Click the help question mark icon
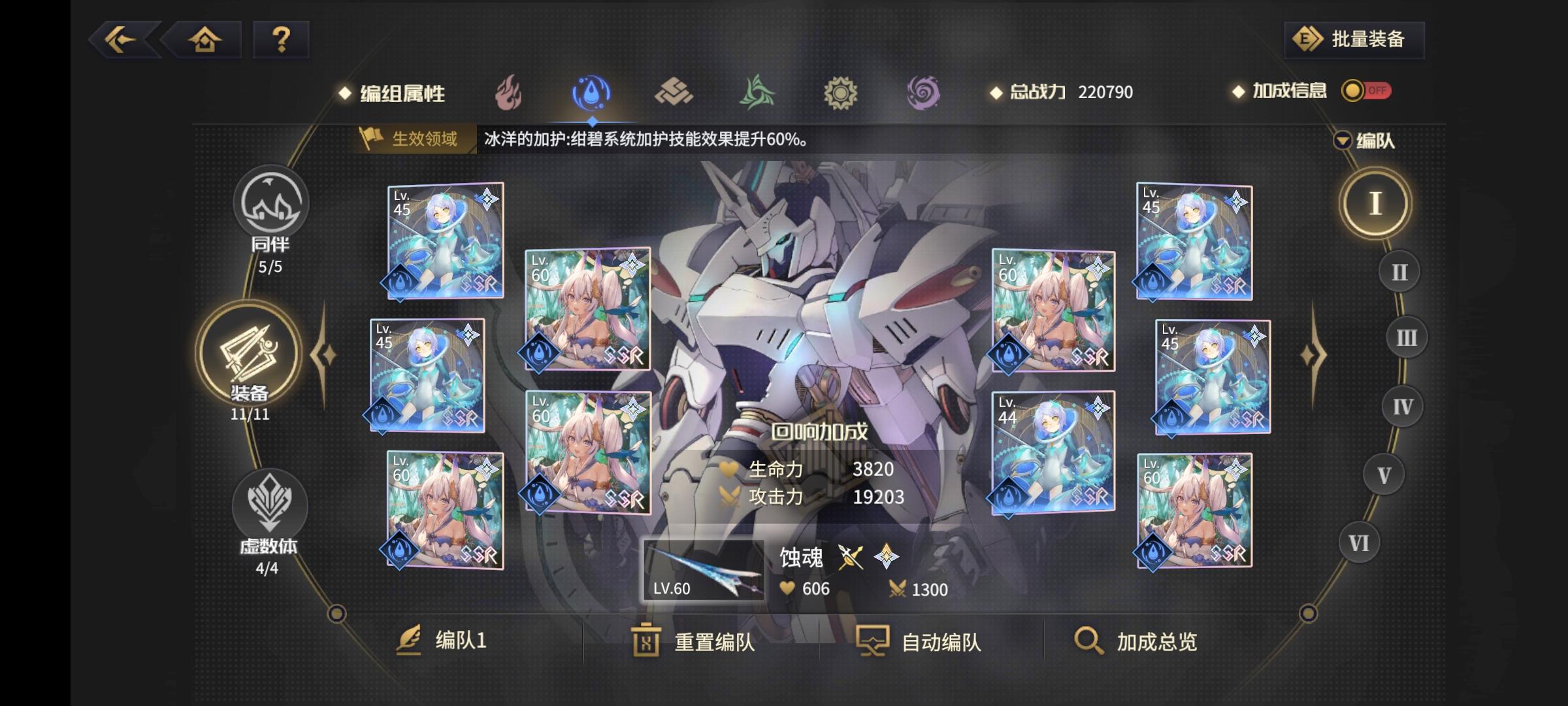Image resolution: width=1568 pixels, height=706 pixels. [281, 41]
